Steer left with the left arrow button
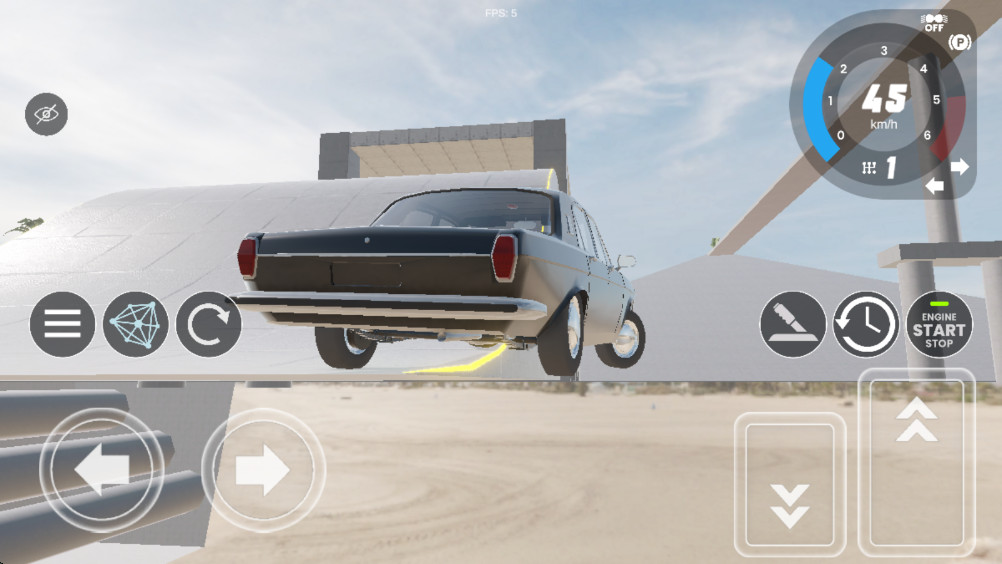This screenshot has width=1002, height=564. point(101,470)
